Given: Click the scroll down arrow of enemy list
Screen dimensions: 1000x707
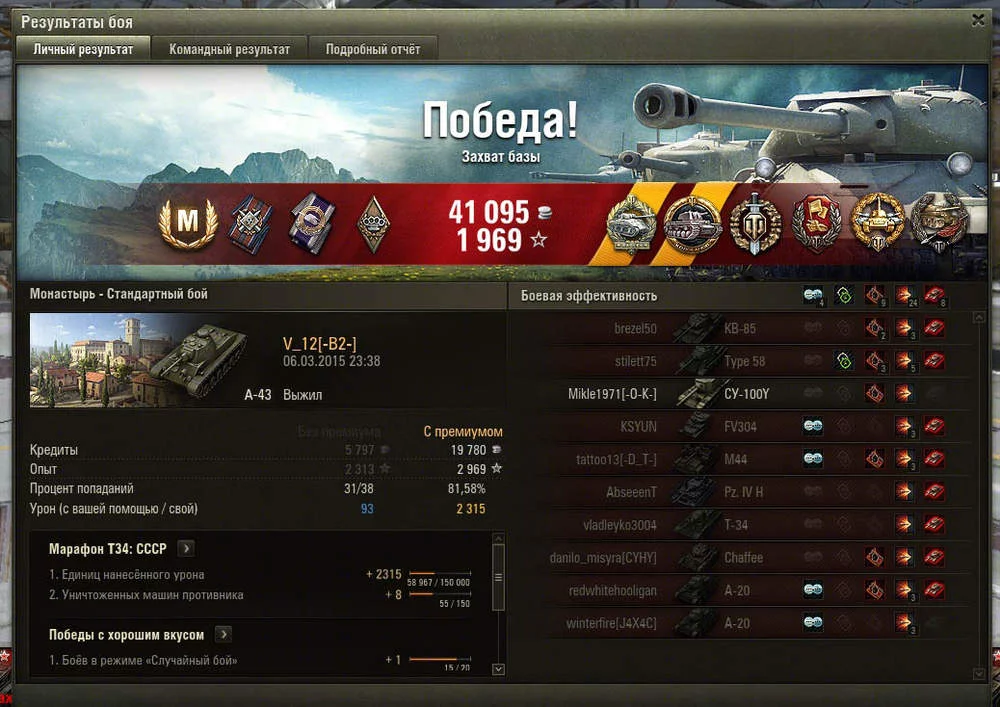Looking at the screenshot, I should (x=979, y=672).
